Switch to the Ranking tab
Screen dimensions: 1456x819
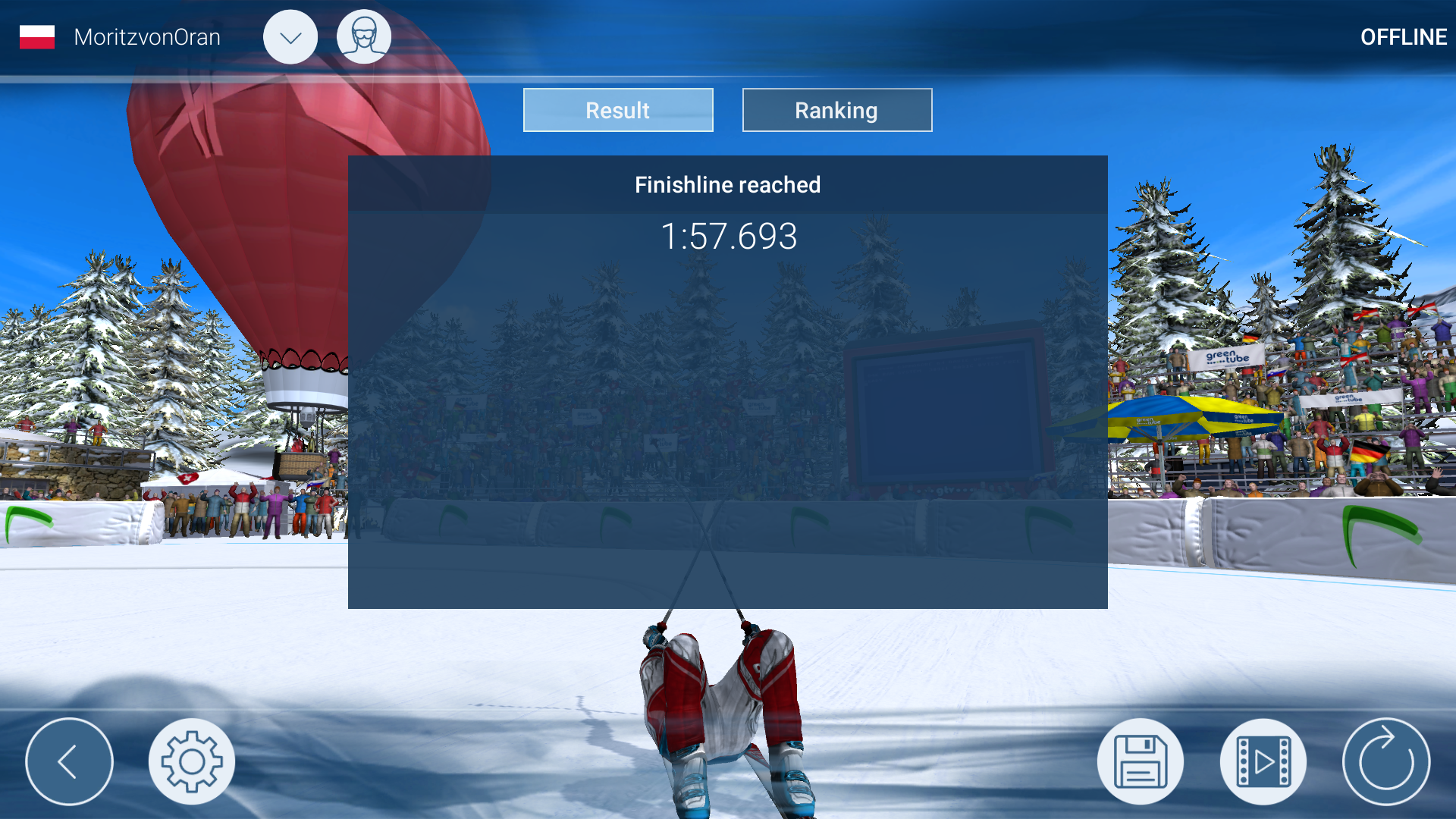pos(836,109)
